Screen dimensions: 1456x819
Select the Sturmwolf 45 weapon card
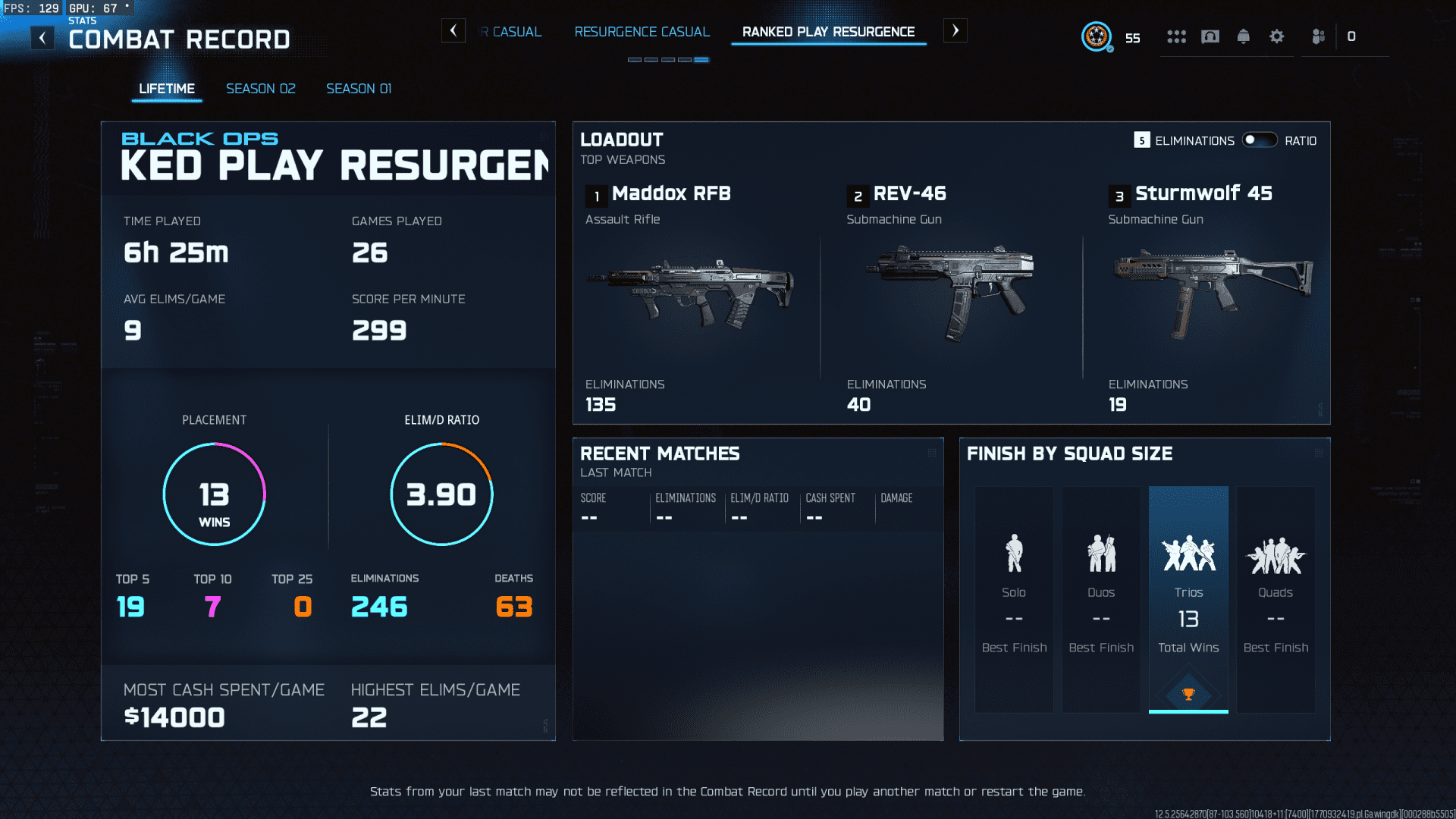coord(1212,296)
